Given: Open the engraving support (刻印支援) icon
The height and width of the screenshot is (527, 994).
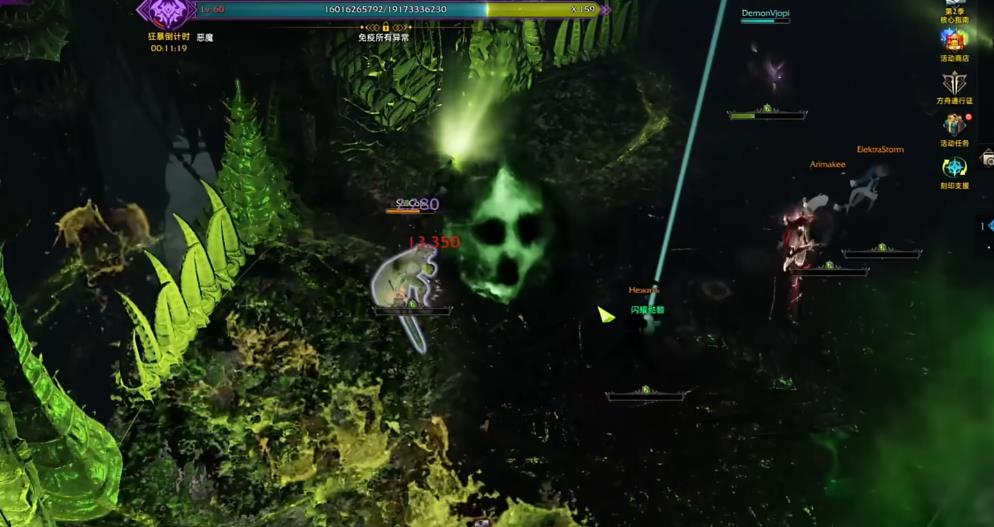Looking at the screenshot, I should point(954,169).
